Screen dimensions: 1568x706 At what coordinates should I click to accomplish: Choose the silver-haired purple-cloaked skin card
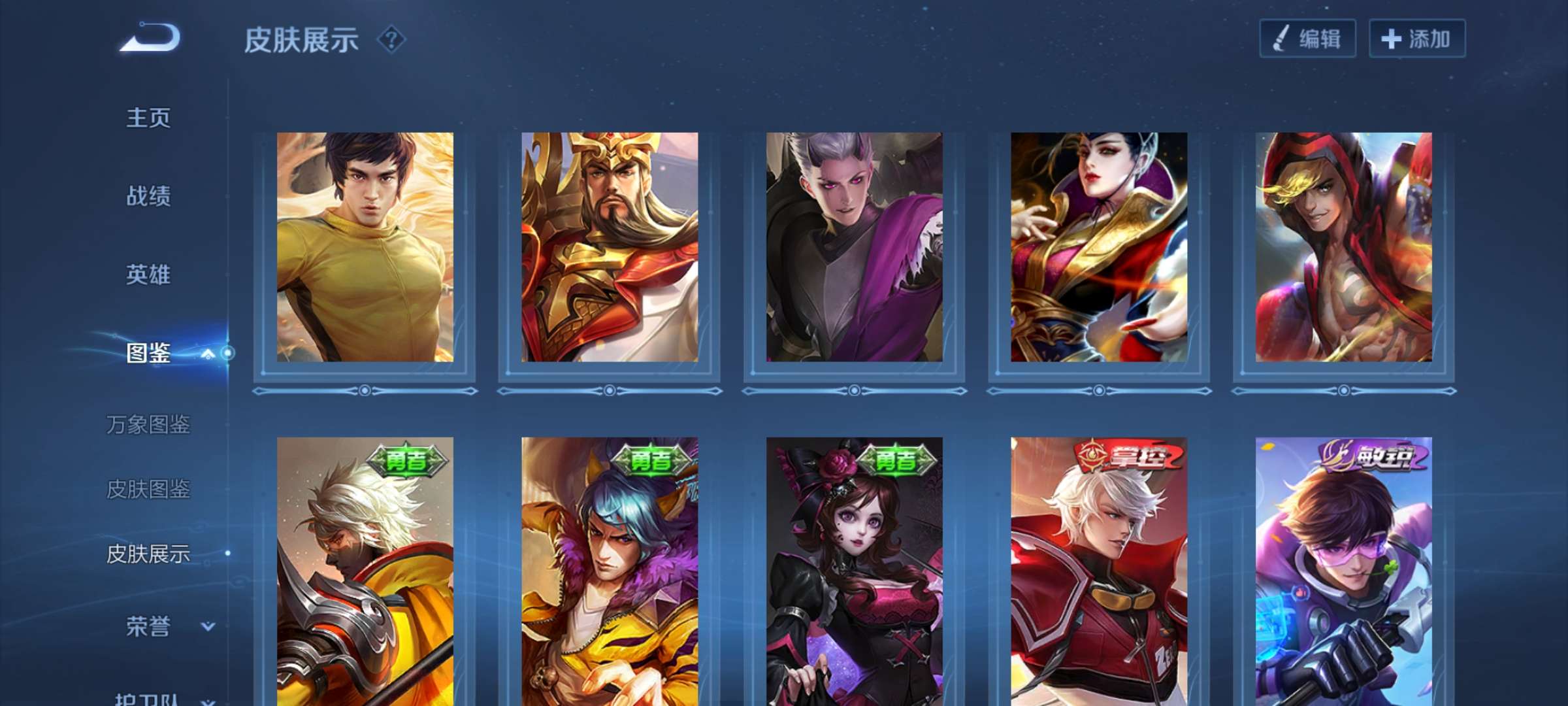(x=854, y=247)
